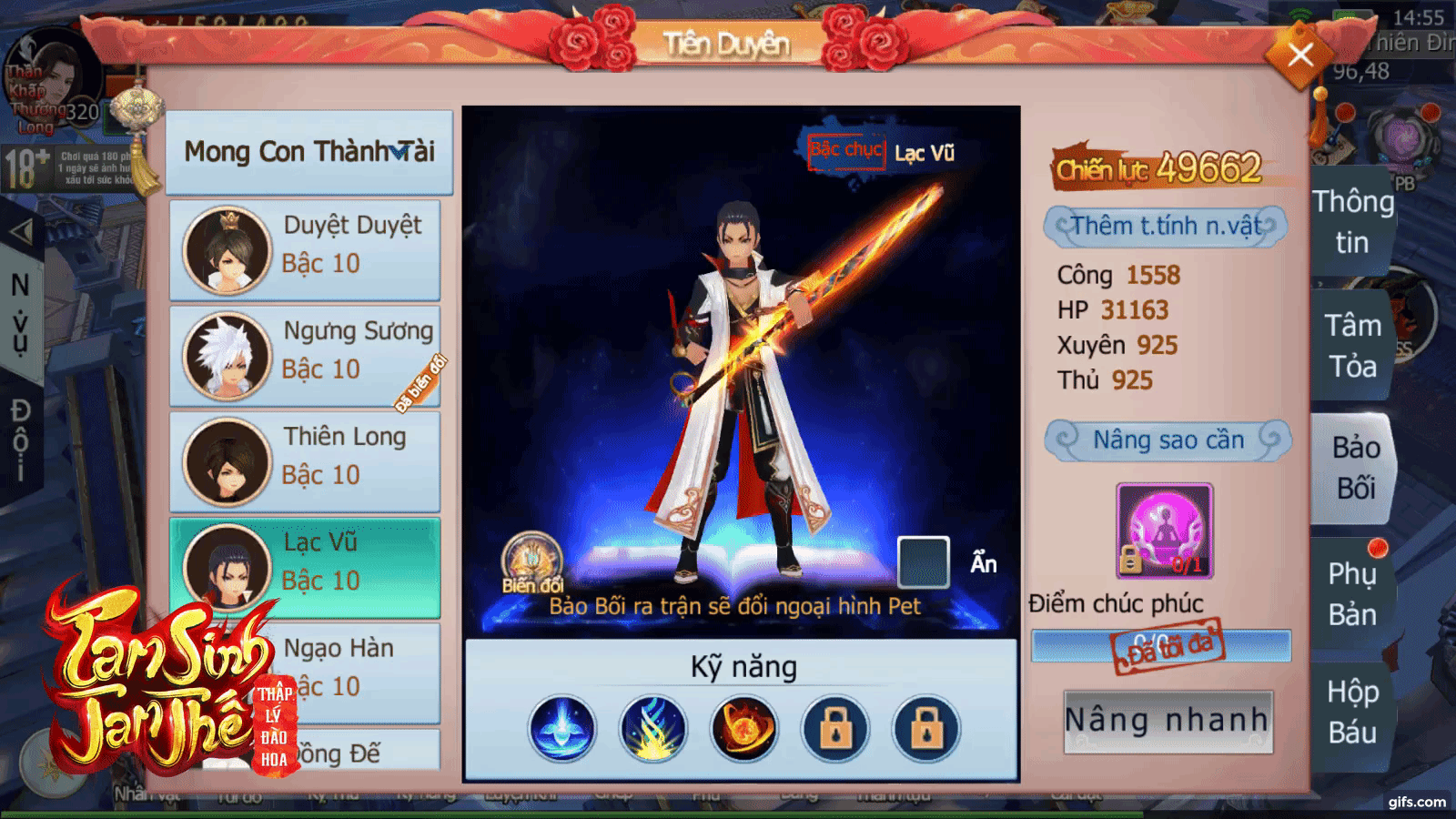The width and height of the screenshot is (1456, 819).
Task: Switch to the Thông tin tab
Action: pyautogui.click(x=1352, y=222)
